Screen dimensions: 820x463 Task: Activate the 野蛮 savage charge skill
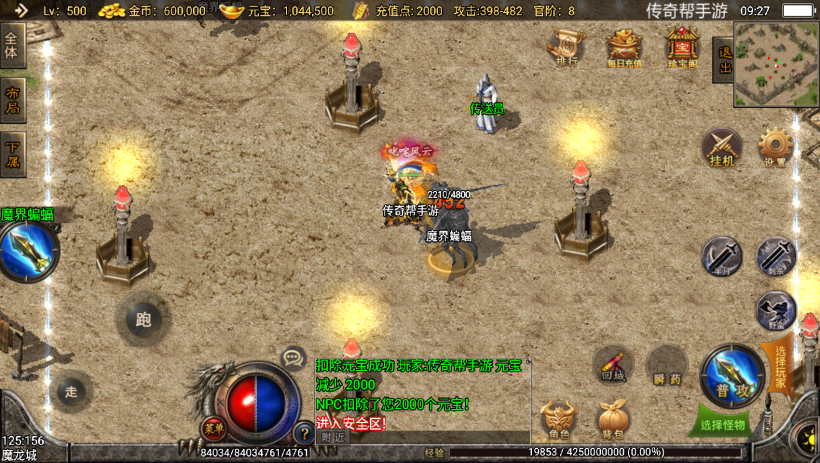(775, 310)
